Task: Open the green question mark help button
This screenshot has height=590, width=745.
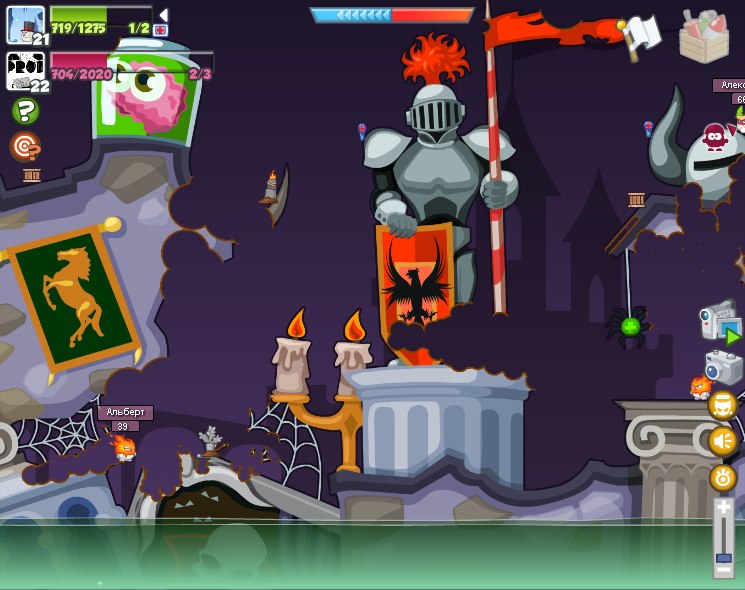Action: [25, 111]
